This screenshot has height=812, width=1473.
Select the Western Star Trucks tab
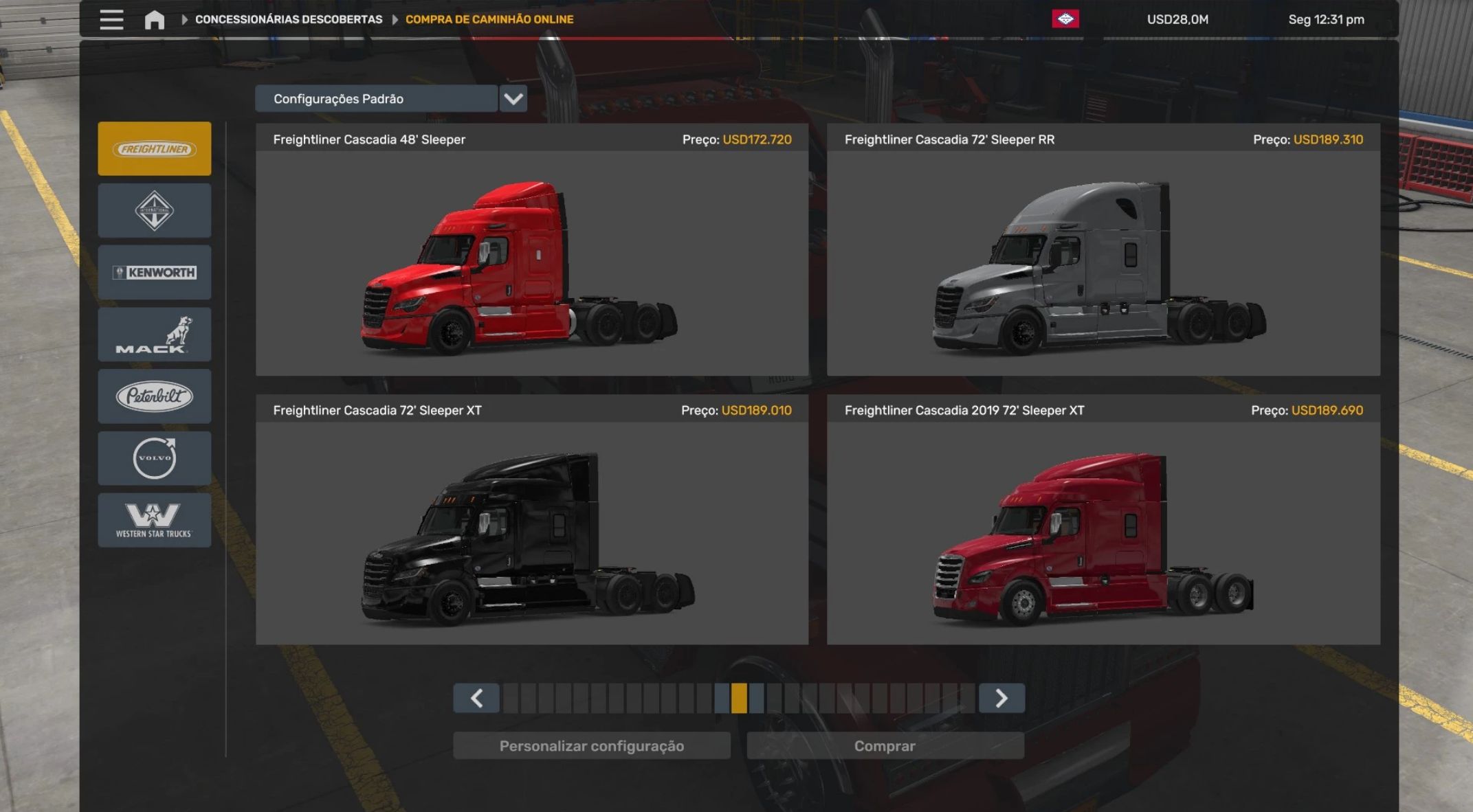click(x=155, y=520)
